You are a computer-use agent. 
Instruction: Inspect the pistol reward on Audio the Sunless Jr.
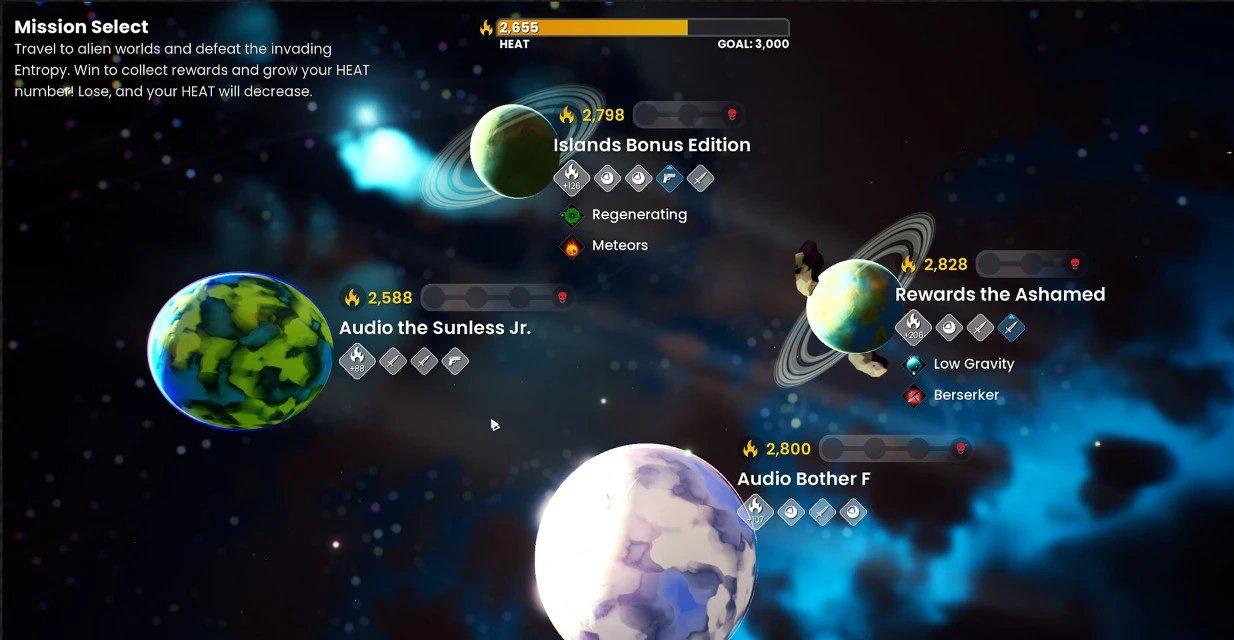[x=455, y=361]
